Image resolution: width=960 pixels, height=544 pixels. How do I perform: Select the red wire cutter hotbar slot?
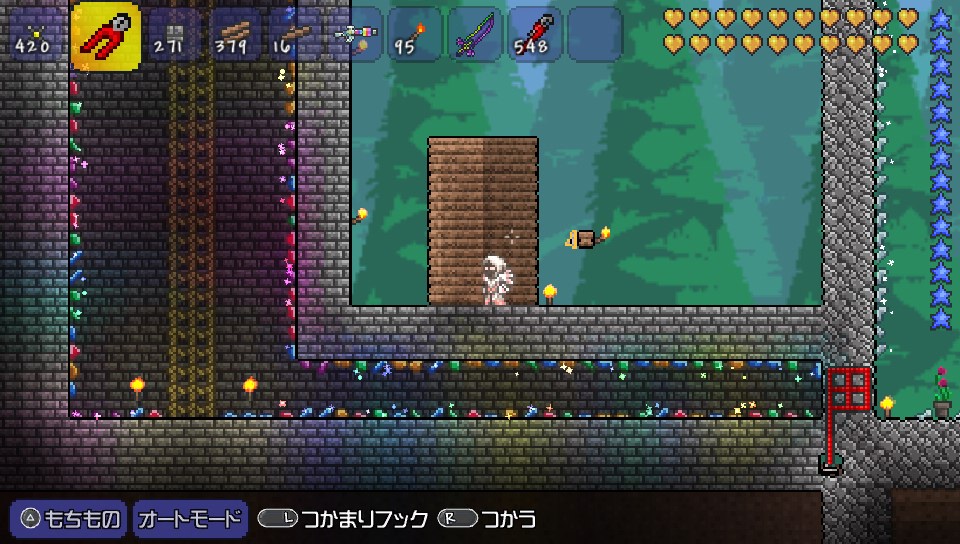(106, 36)
